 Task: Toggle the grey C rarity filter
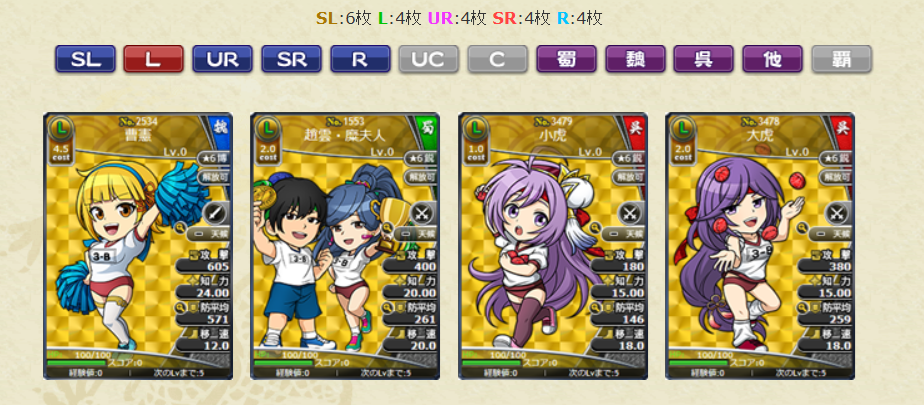pos(497,59)
